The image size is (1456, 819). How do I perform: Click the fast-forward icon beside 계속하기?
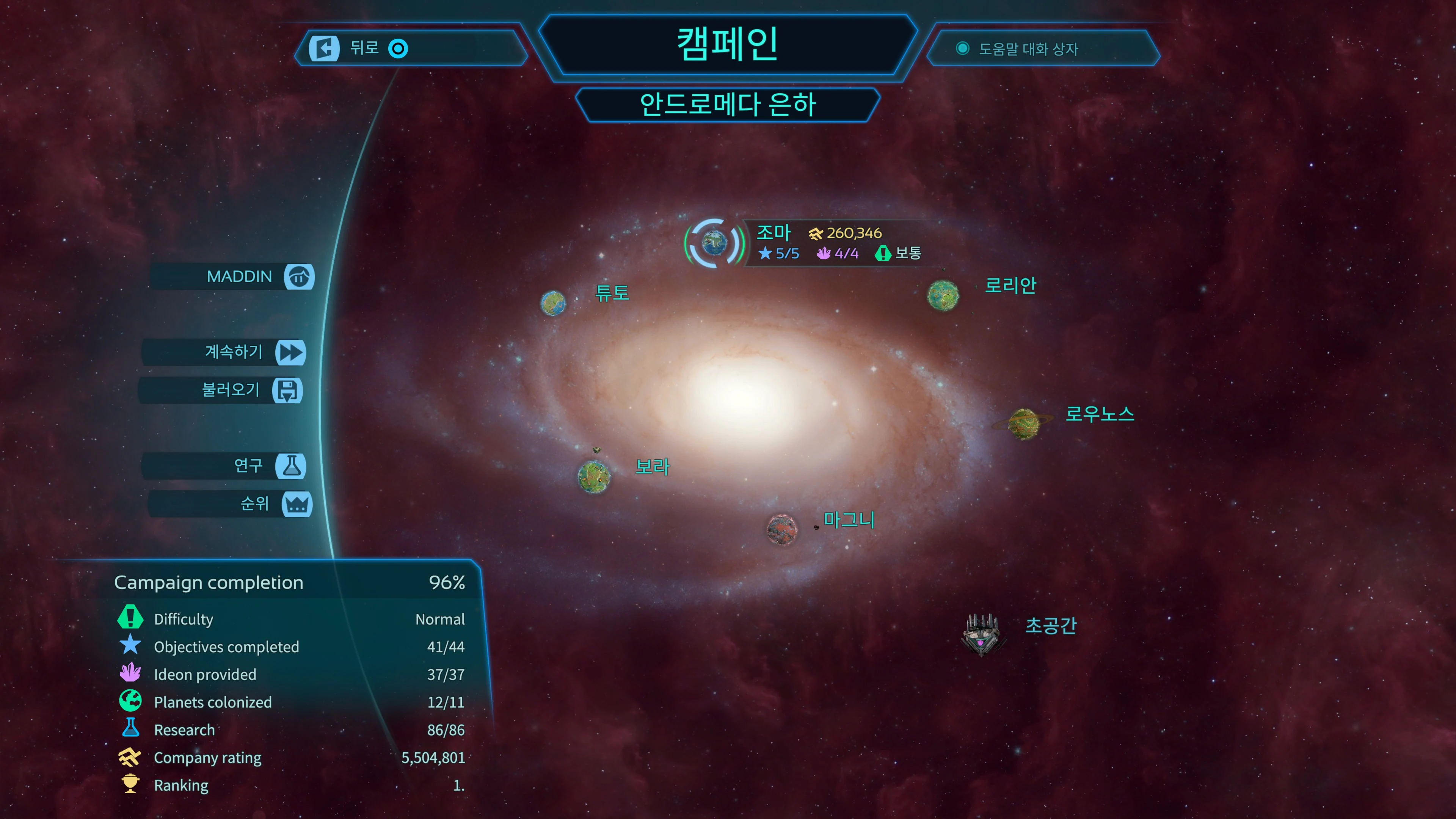point(290,352)
